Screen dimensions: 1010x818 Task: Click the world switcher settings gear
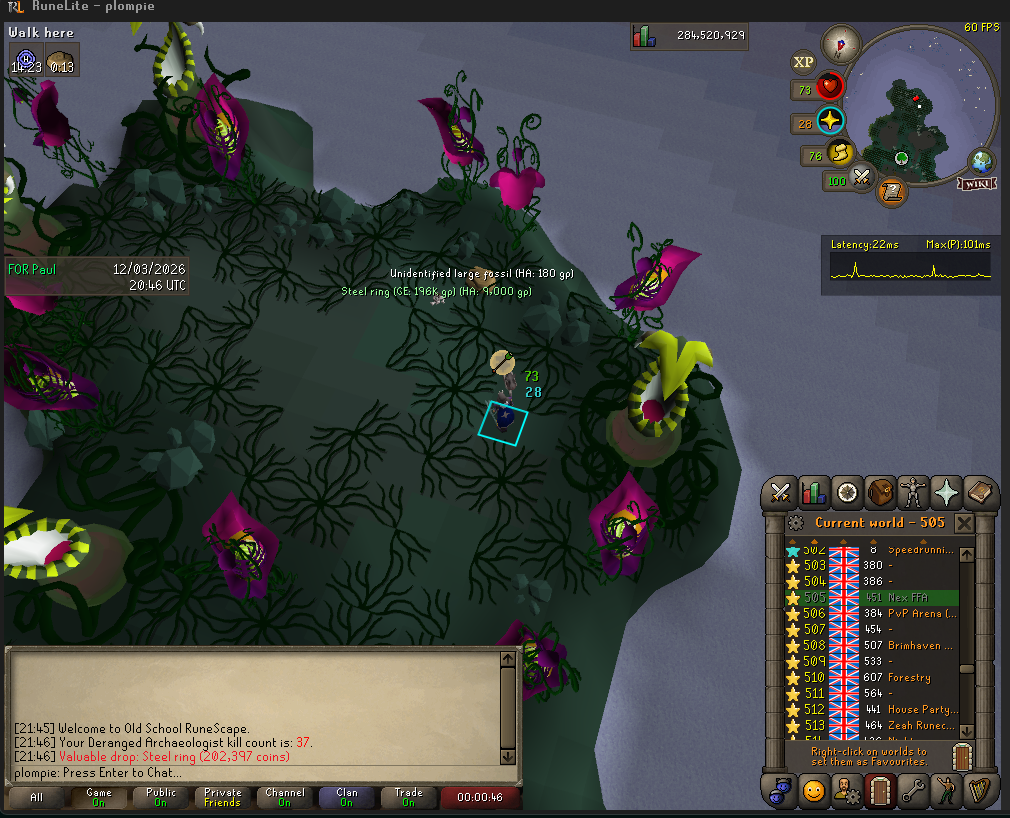(x=796, y=523)
